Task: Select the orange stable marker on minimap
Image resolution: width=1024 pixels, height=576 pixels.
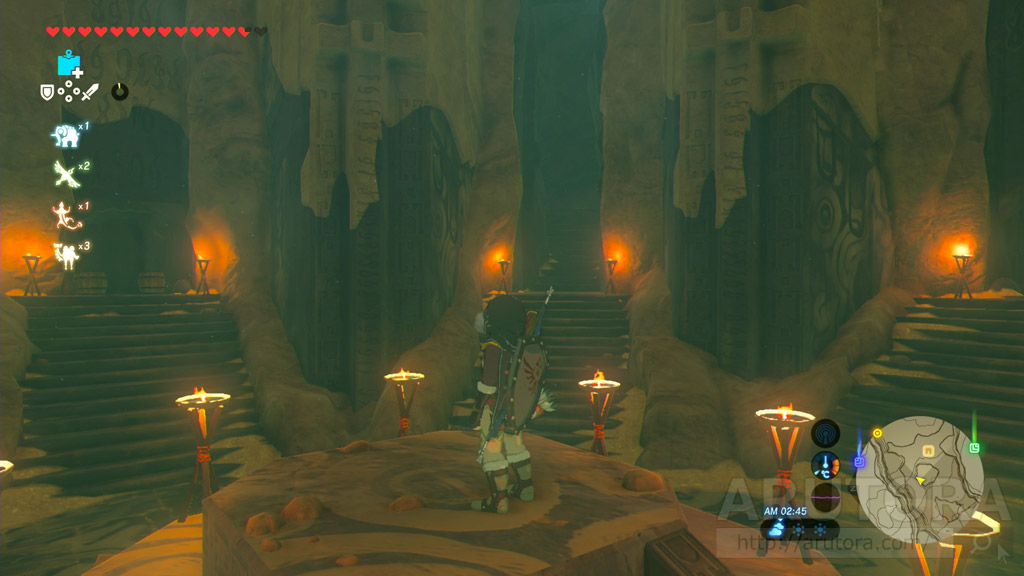Action: click(x=928, y=451)
